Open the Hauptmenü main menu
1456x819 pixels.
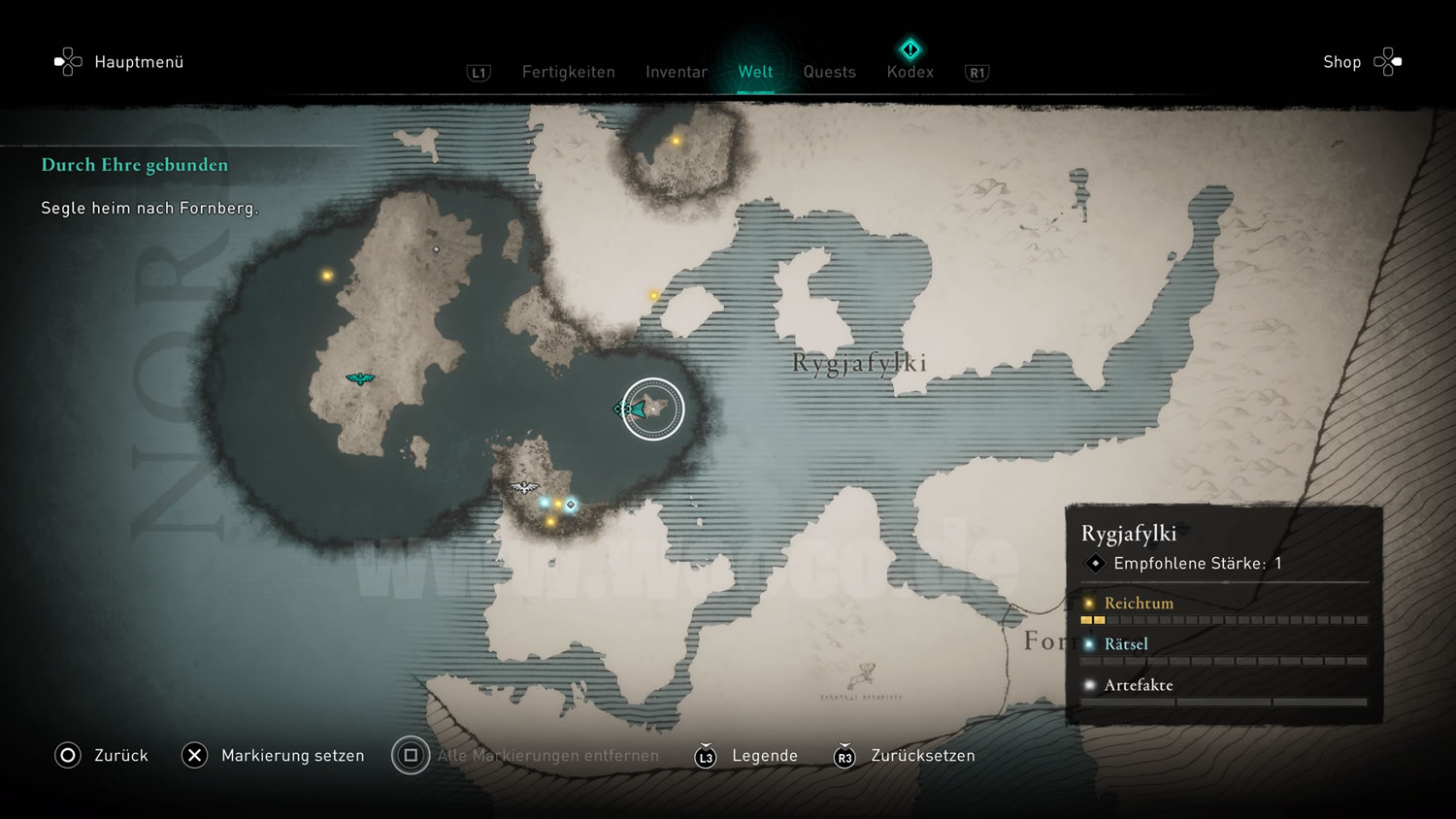pyautogui.click(x=119, y=62)
